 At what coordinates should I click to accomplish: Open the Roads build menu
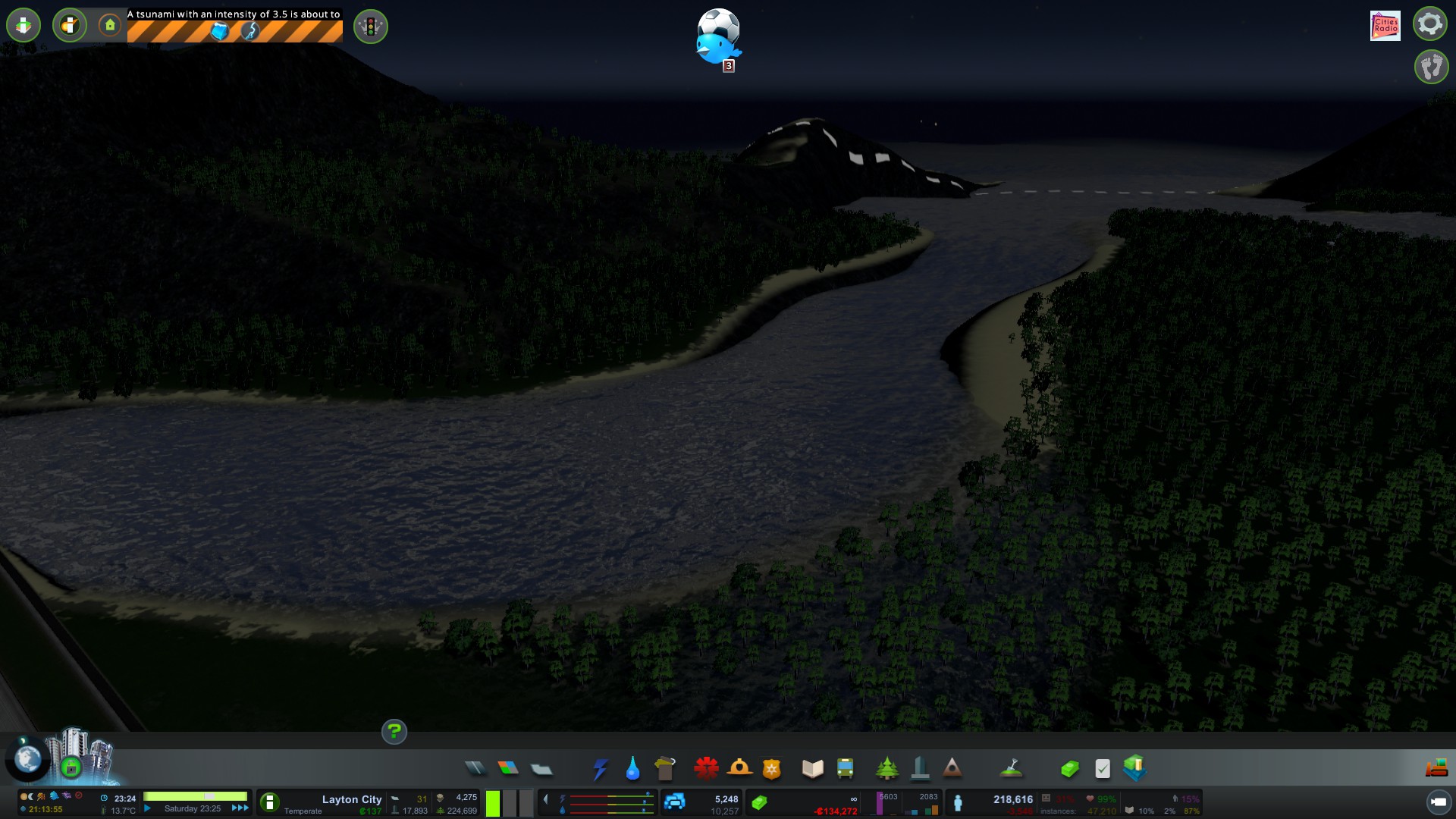475,769
